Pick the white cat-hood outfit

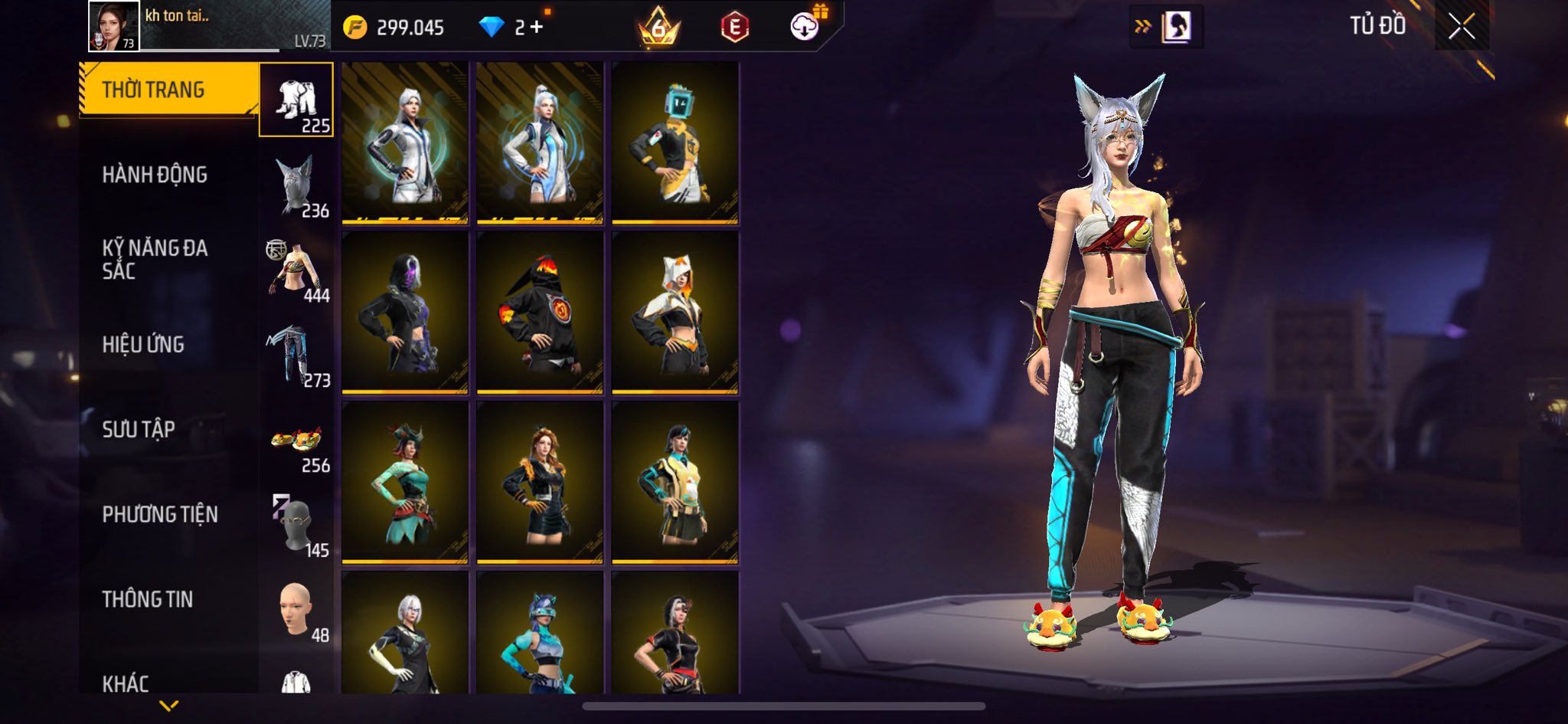pyautogui.click(x=675, y=313)
